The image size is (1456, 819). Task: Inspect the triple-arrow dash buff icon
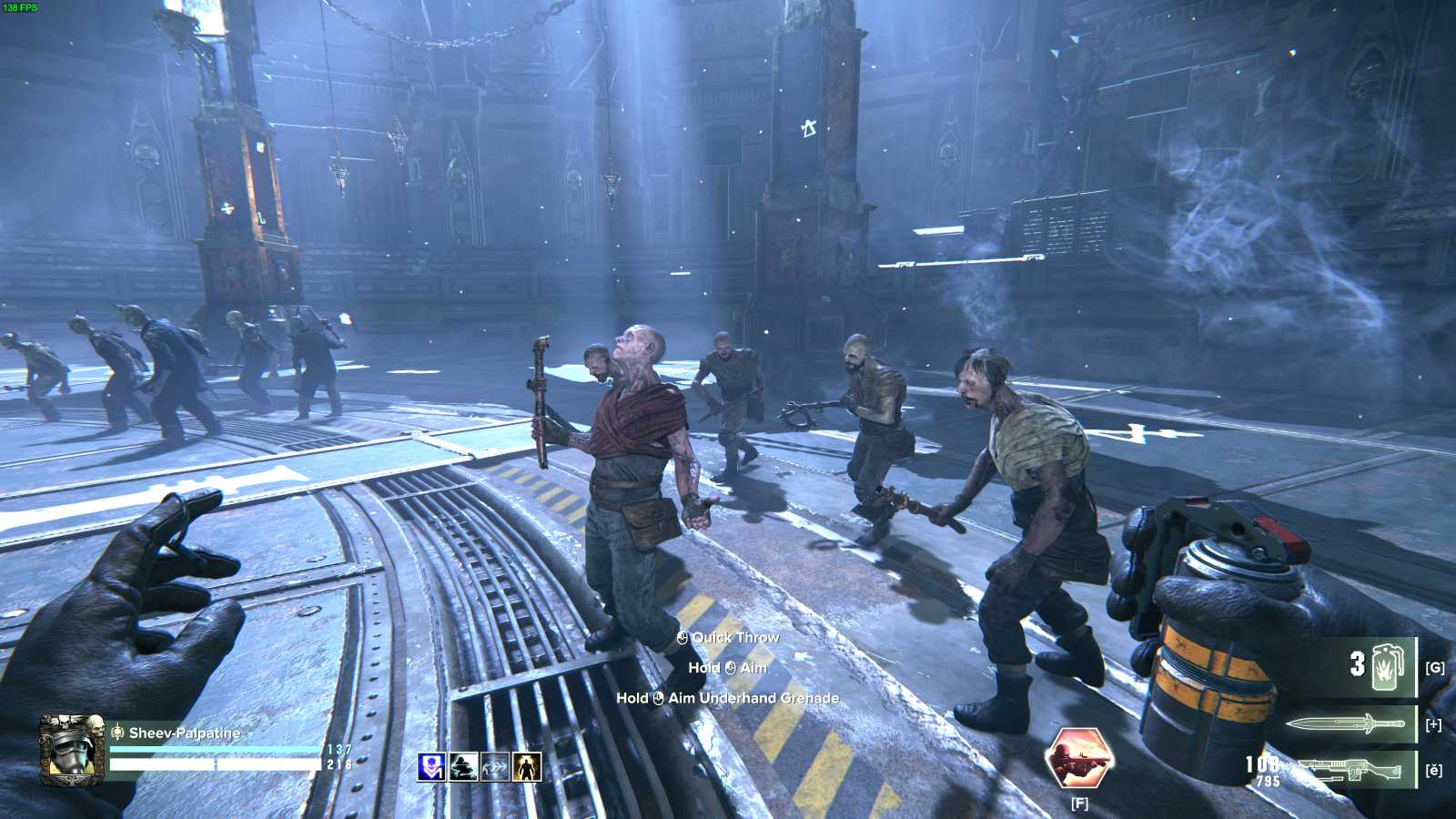[x=495, y=767]
